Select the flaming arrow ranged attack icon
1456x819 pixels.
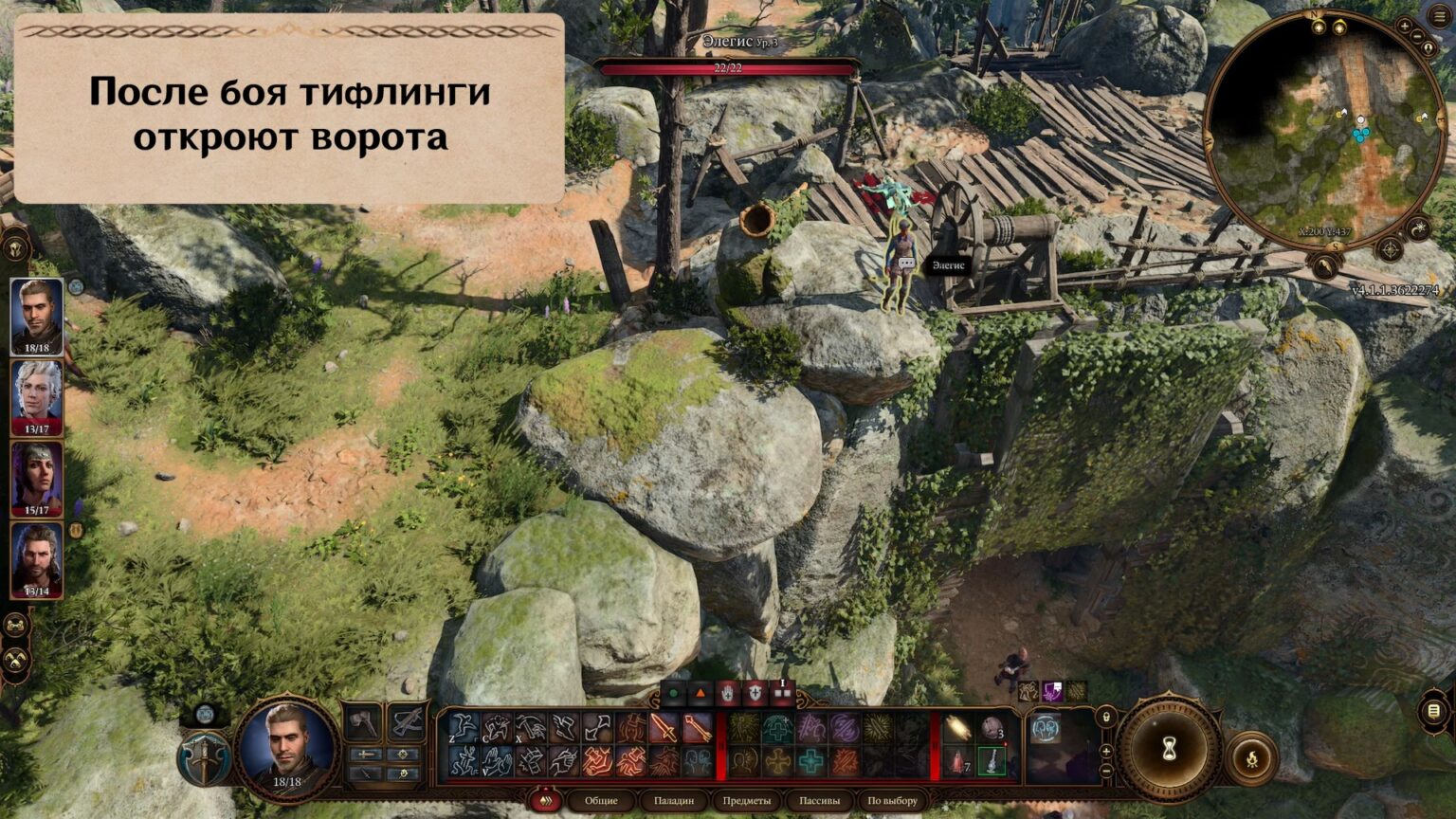click(692, 728)
